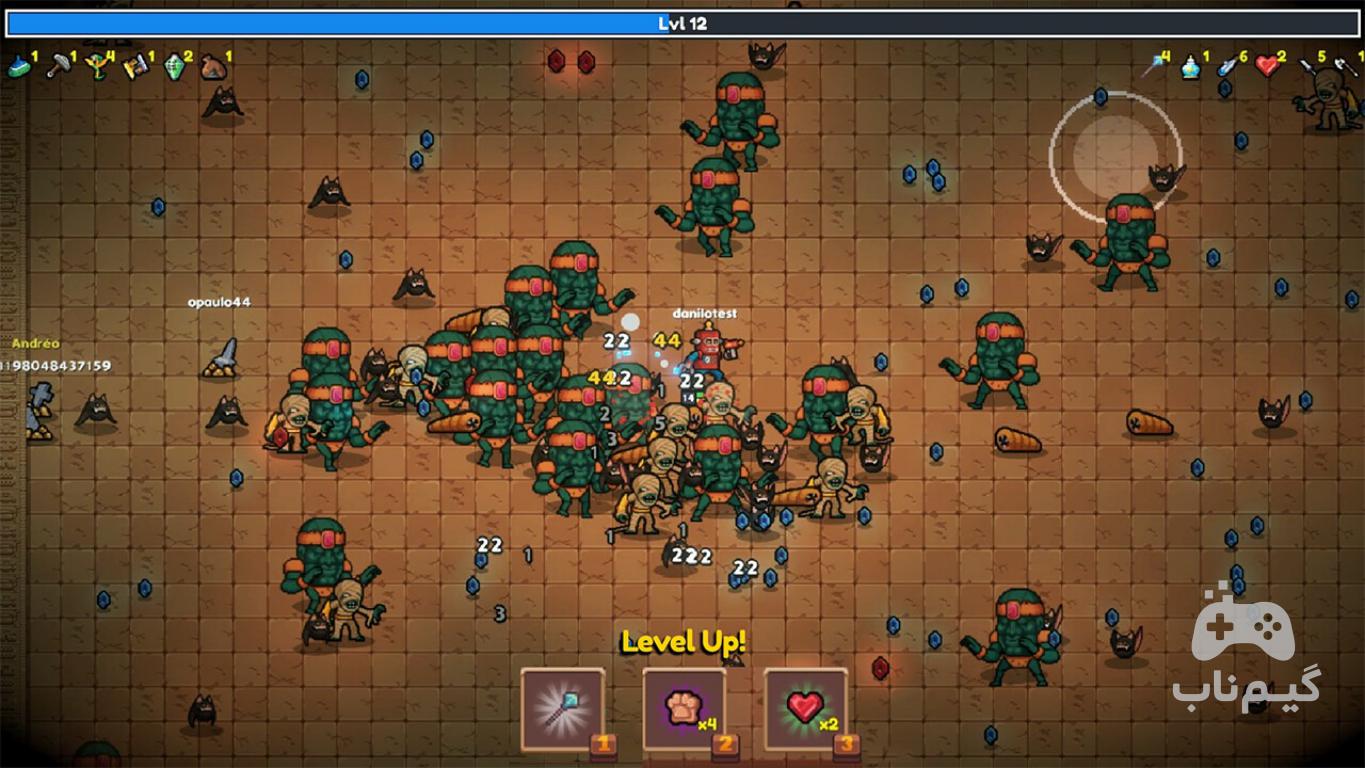This screenshot has height=768, width=1365.
Task: Pick the red heart x2 upgrade
Action: (x=806, y=709)
